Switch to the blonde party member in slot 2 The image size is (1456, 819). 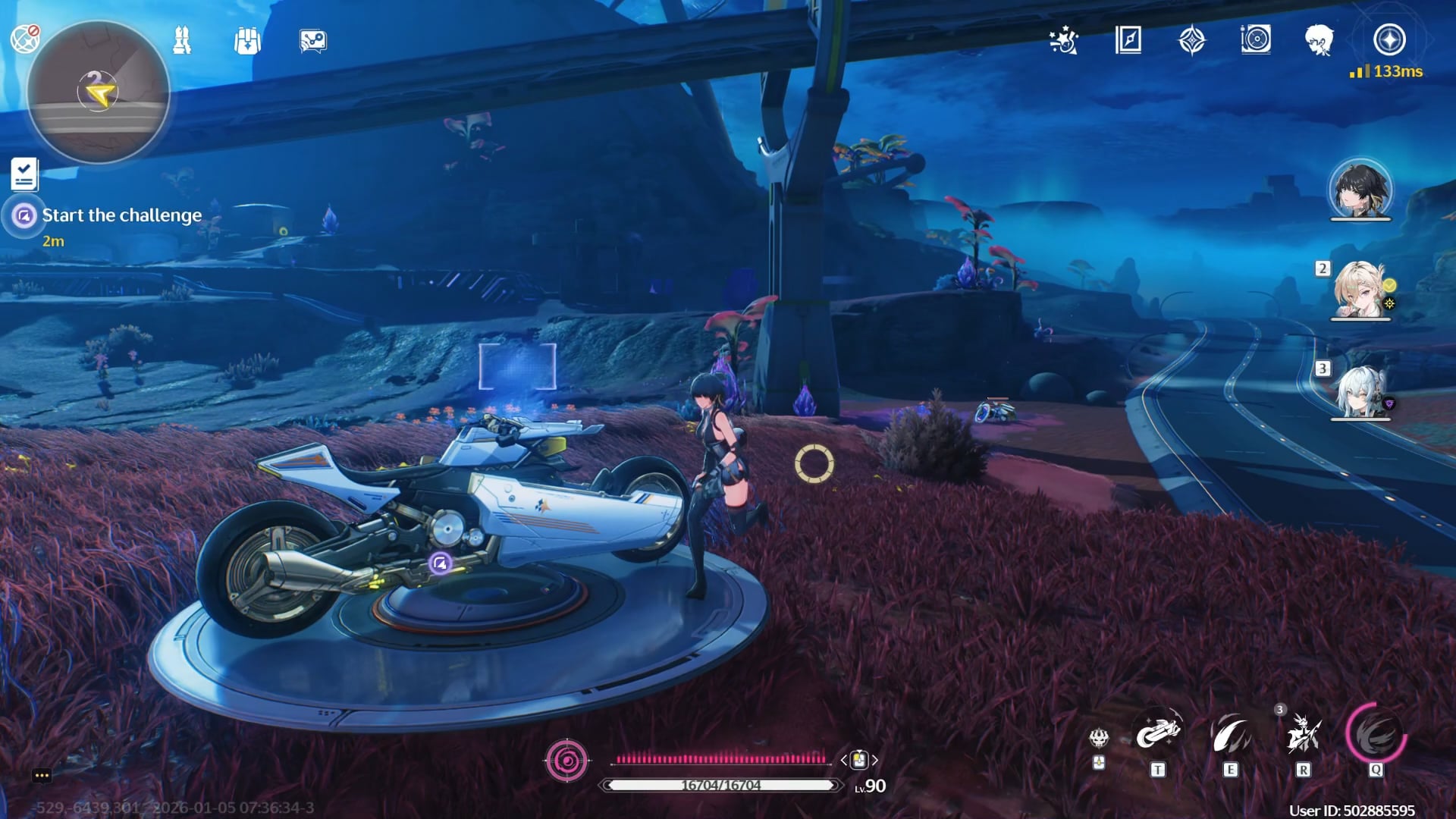coord(1360,290)
